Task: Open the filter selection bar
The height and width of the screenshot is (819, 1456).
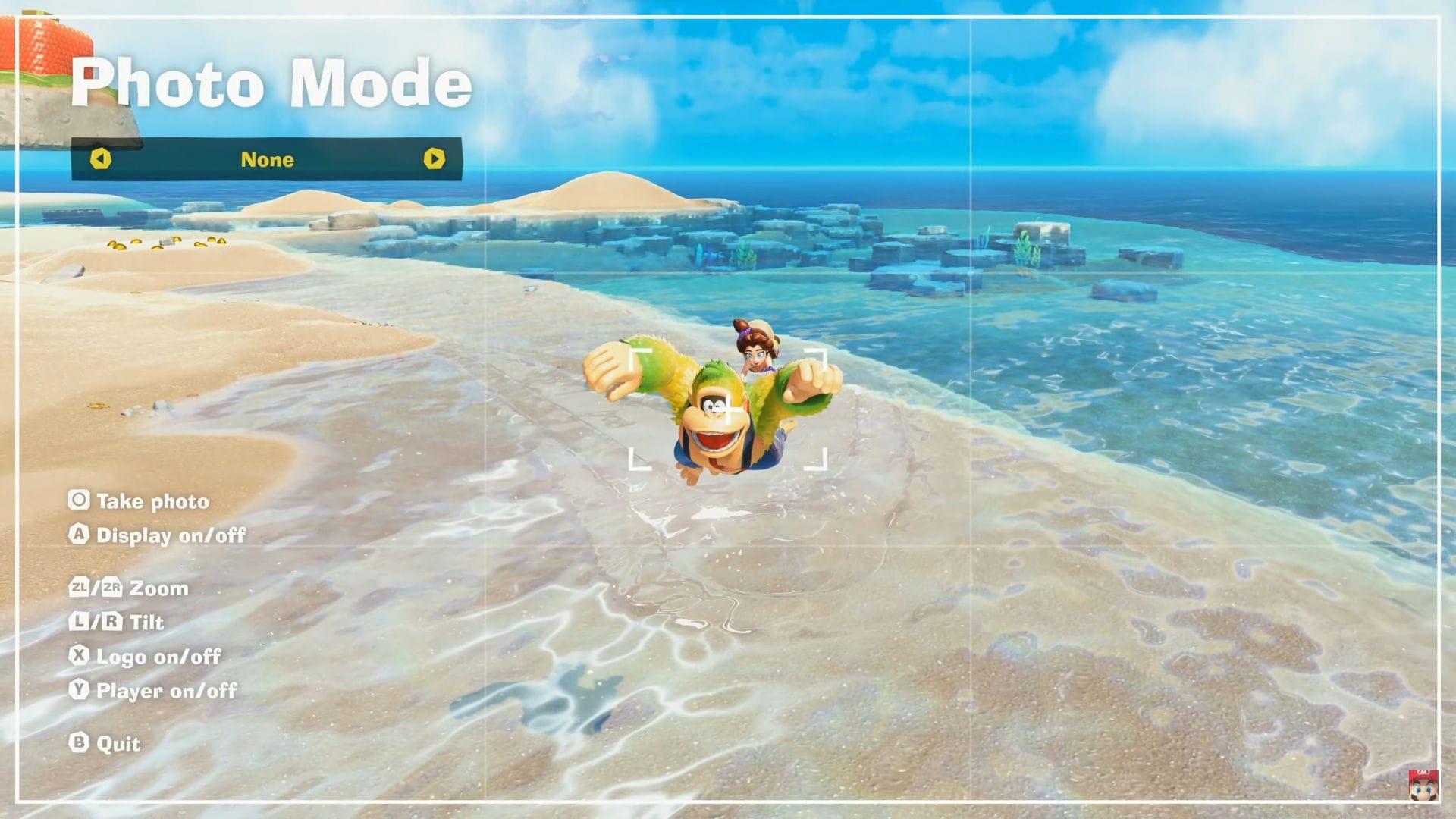Action: 267,160
